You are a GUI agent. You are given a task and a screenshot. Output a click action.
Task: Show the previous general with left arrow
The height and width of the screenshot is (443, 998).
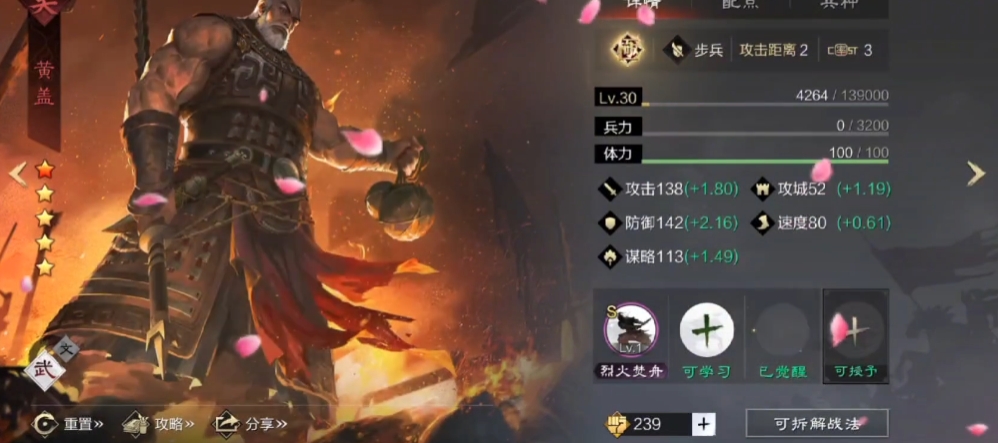pyautogui.click(x=18, y=174)
